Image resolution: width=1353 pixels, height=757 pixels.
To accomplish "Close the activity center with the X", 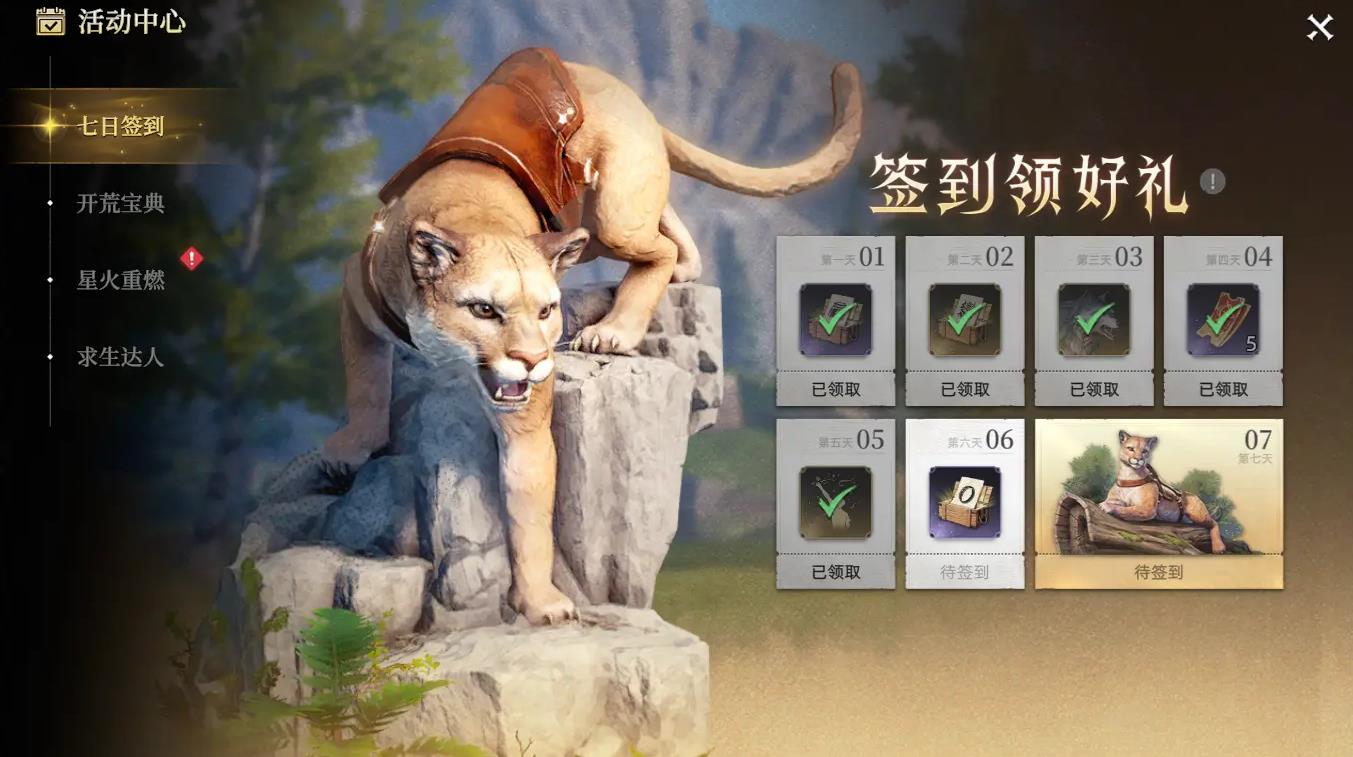I will point(1317,29).
